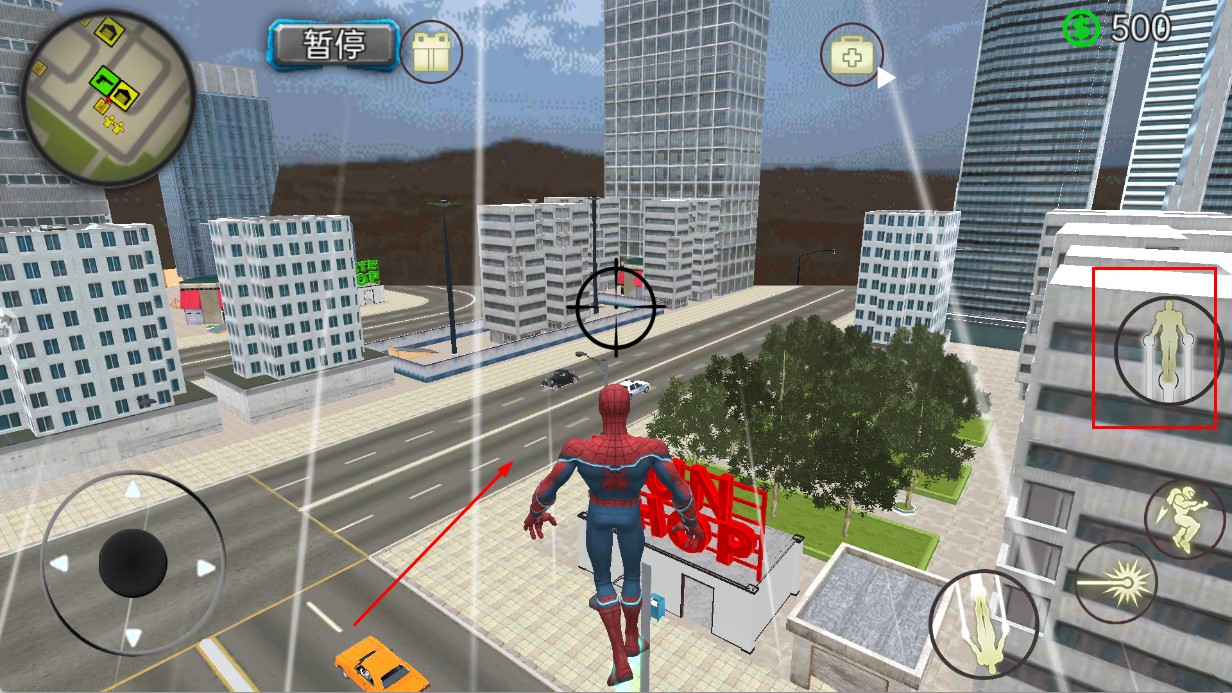The width and height of the screenshot is (1232, 693).
Task: Fire the web shot button
Action: (1115, 582)
